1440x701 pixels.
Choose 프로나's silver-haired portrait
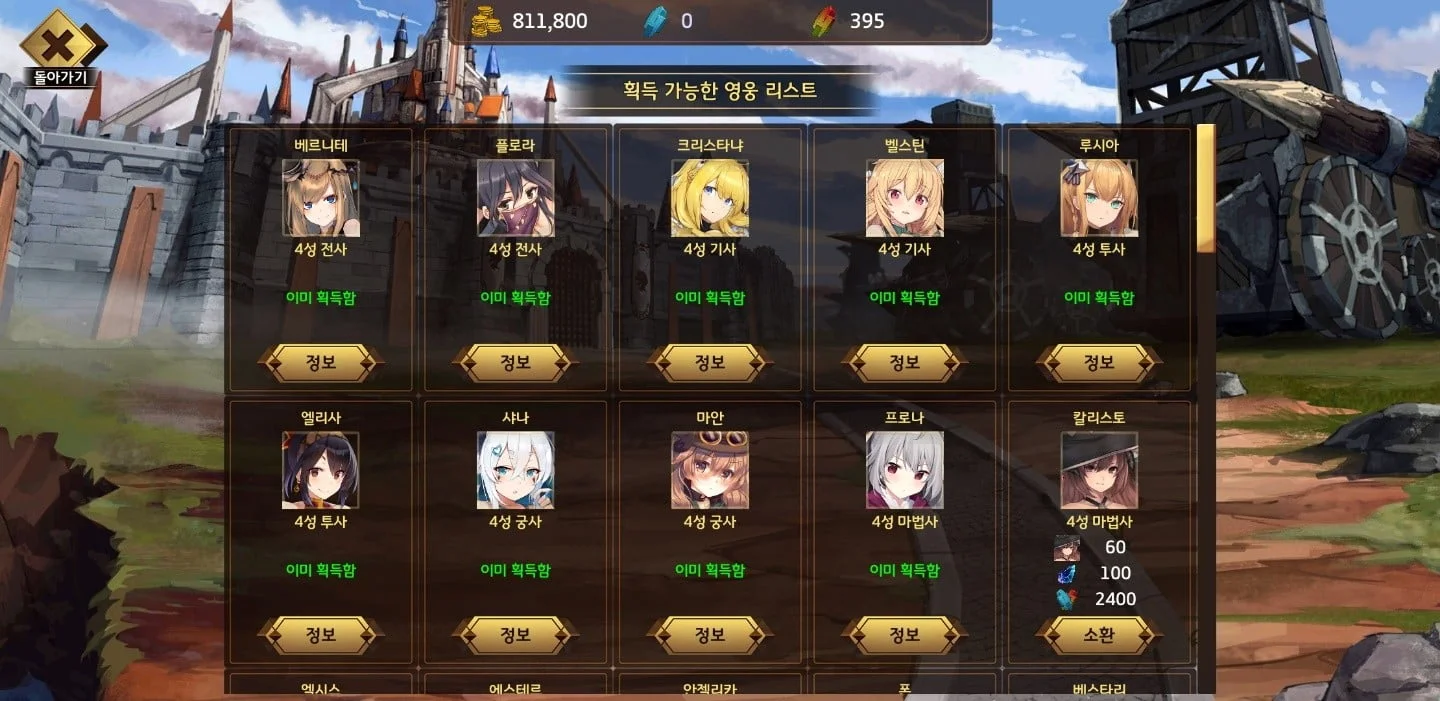click(904, 470)
